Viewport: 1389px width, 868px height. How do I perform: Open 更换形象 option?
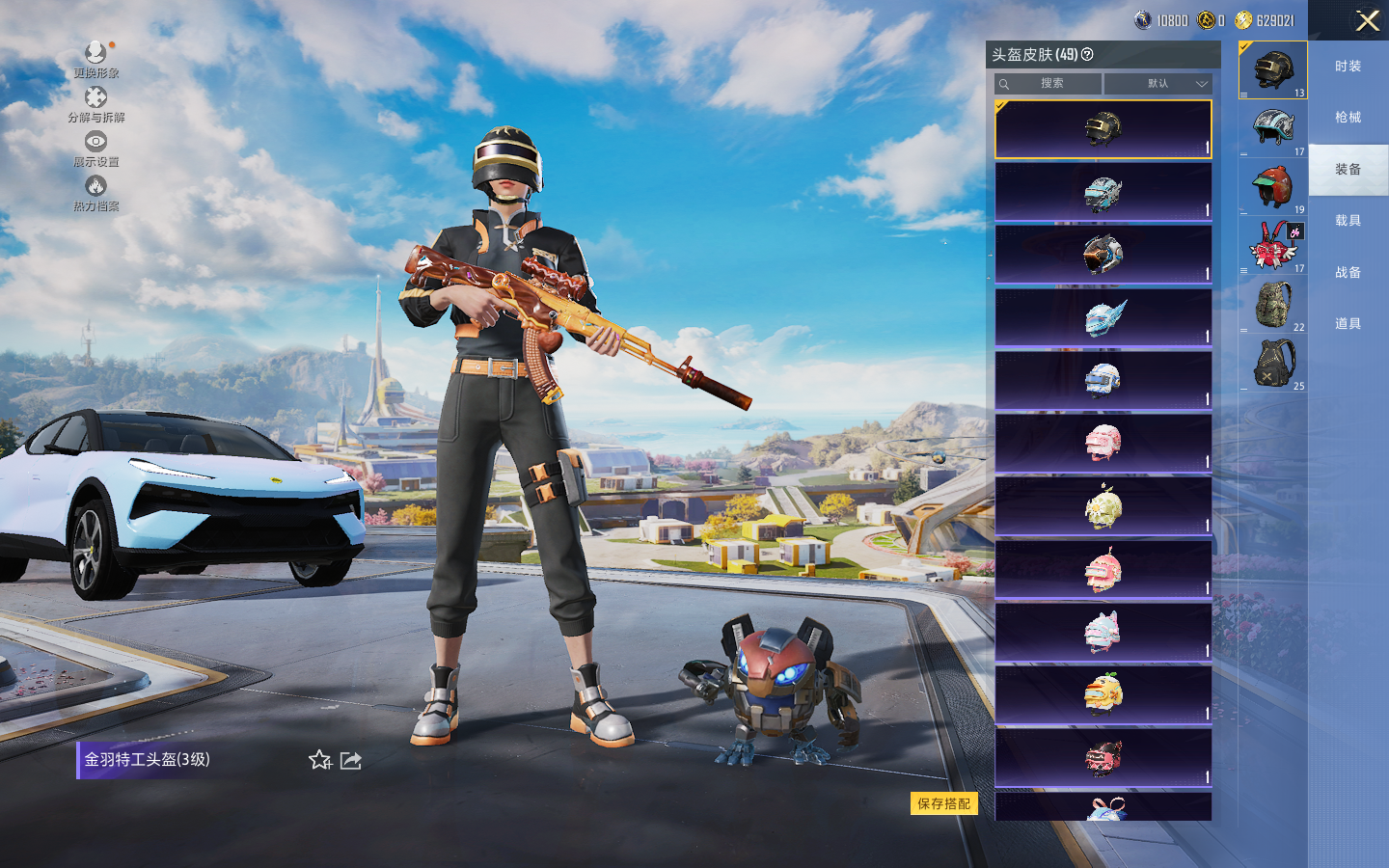coord(95,58)
